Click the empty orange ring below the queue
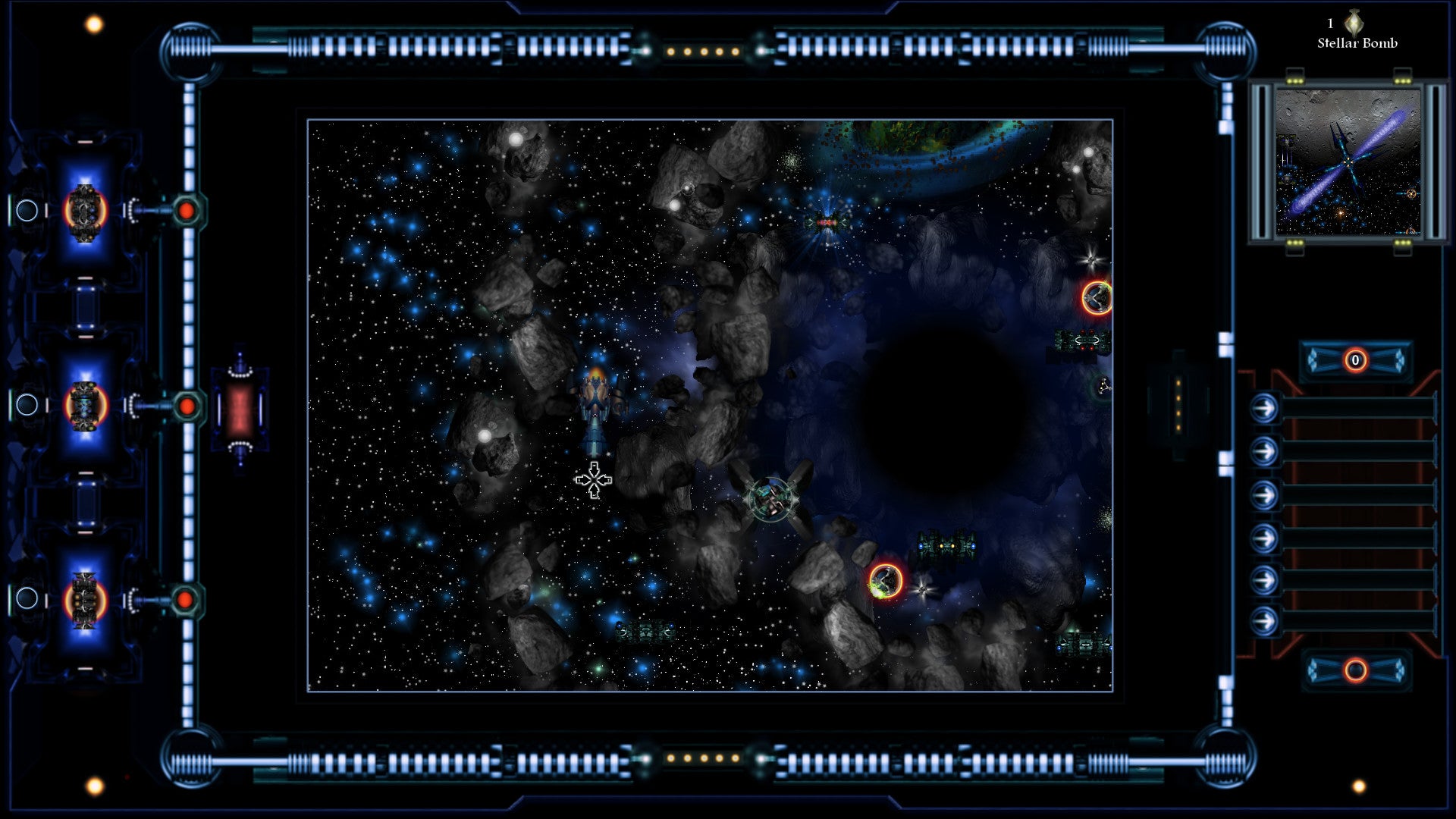 pos(1355,670)
